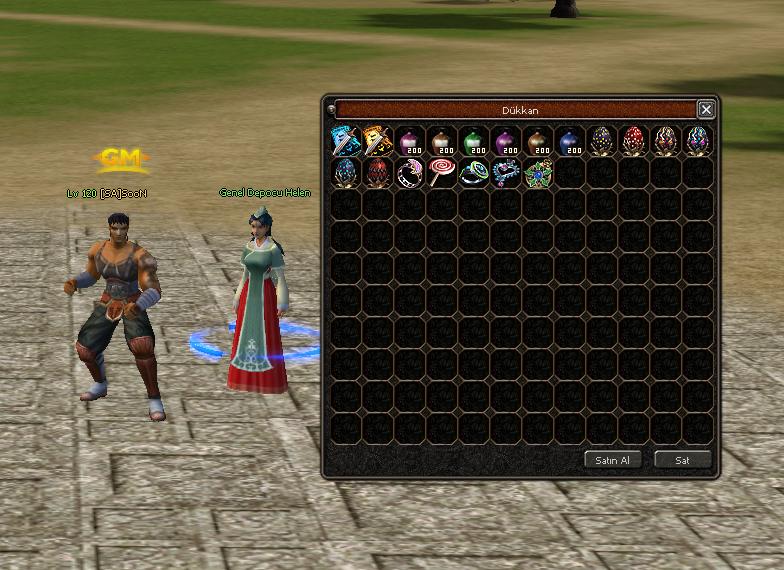Image resolution: width=784 pixels, height=570 pixels.
Task: Click the Sat button
Action: coord(683,460)
